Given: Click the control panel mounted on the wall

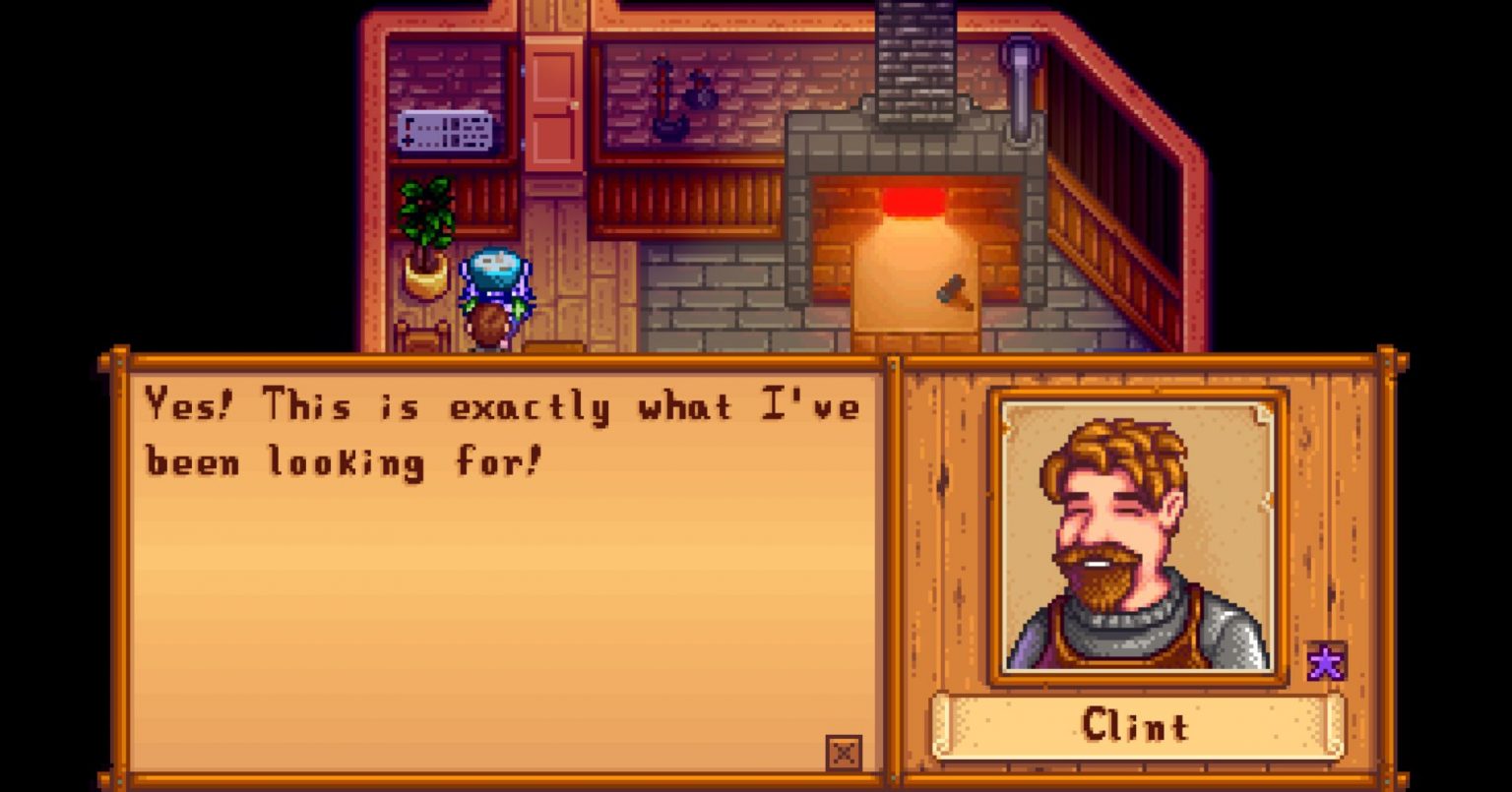Looking at the screenshot, I should 445,129.
